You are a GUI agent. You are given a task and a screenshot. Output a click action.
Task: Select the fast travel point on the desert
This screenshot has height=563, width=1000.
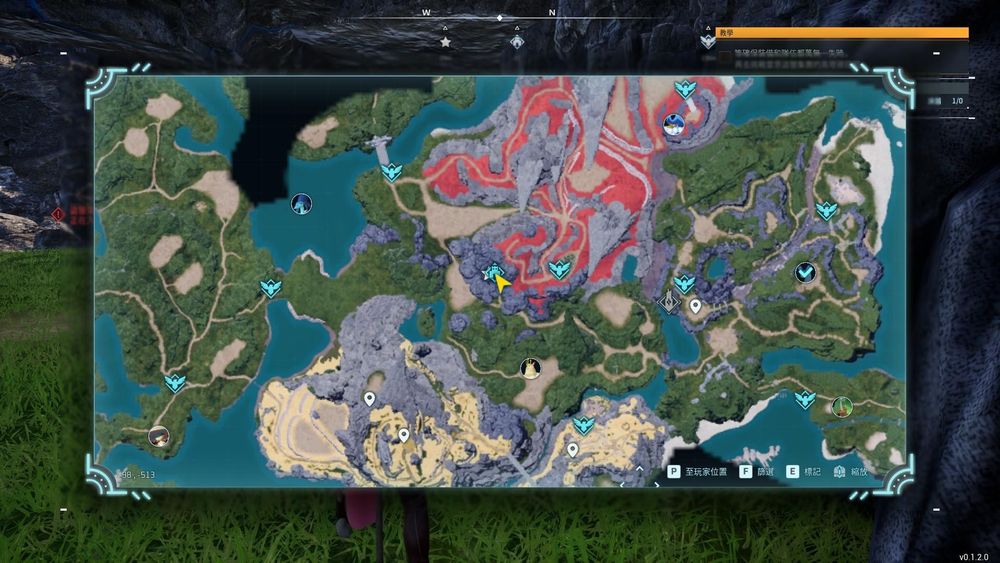coord(584,426)
